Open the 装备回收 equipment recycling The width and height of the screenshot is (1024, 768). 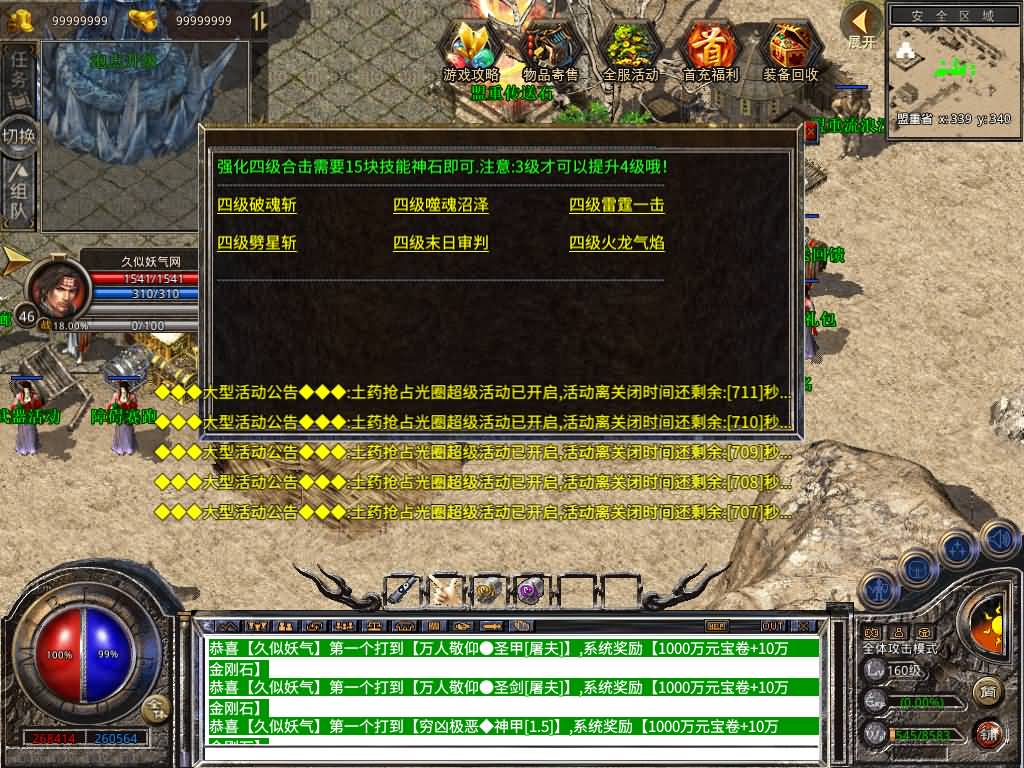point(790,52)
